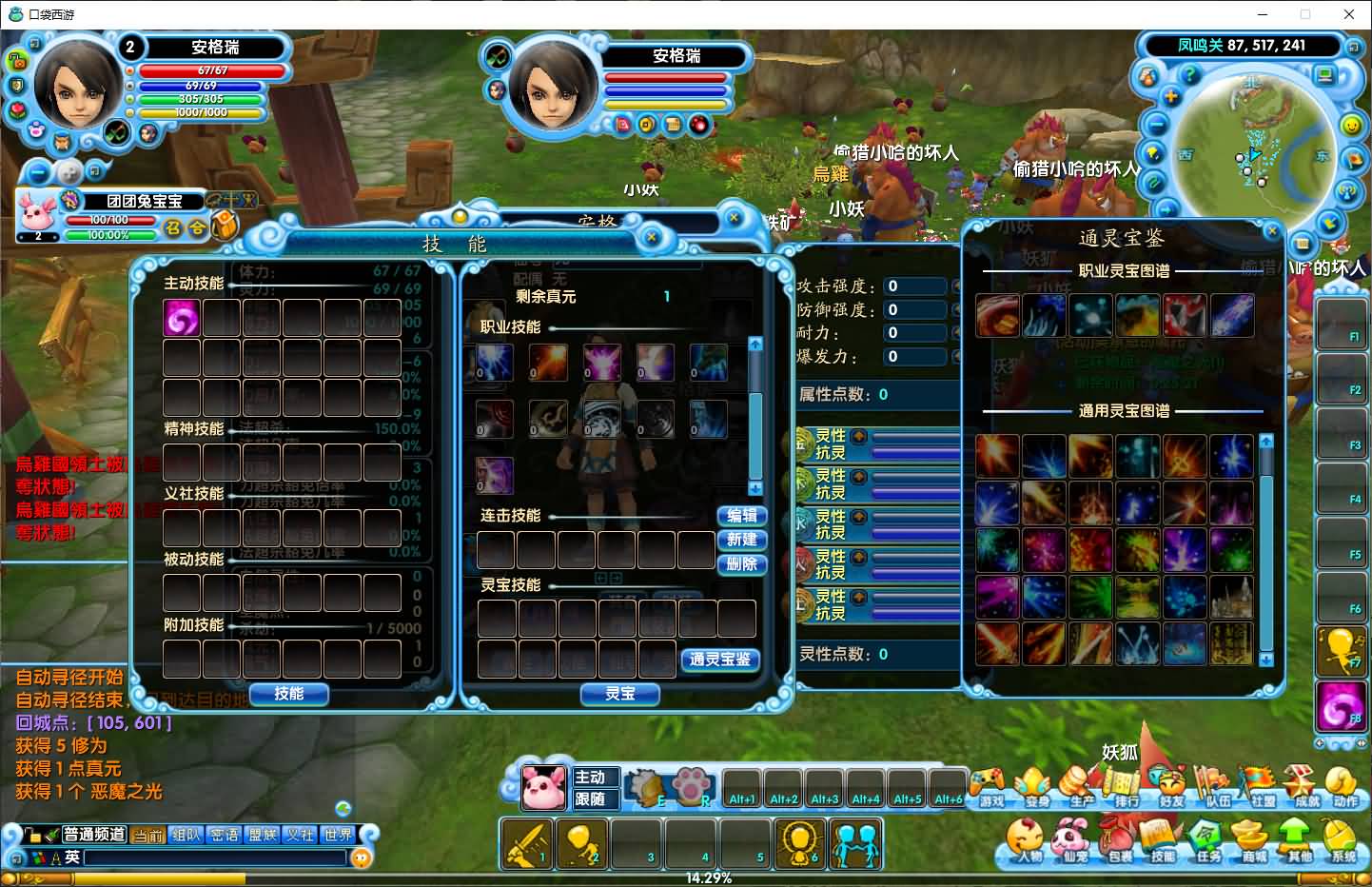Select the 技能 tab at panel bottom
The height and width of the screenshot is (887, 1372).
[x=288, y=694]
